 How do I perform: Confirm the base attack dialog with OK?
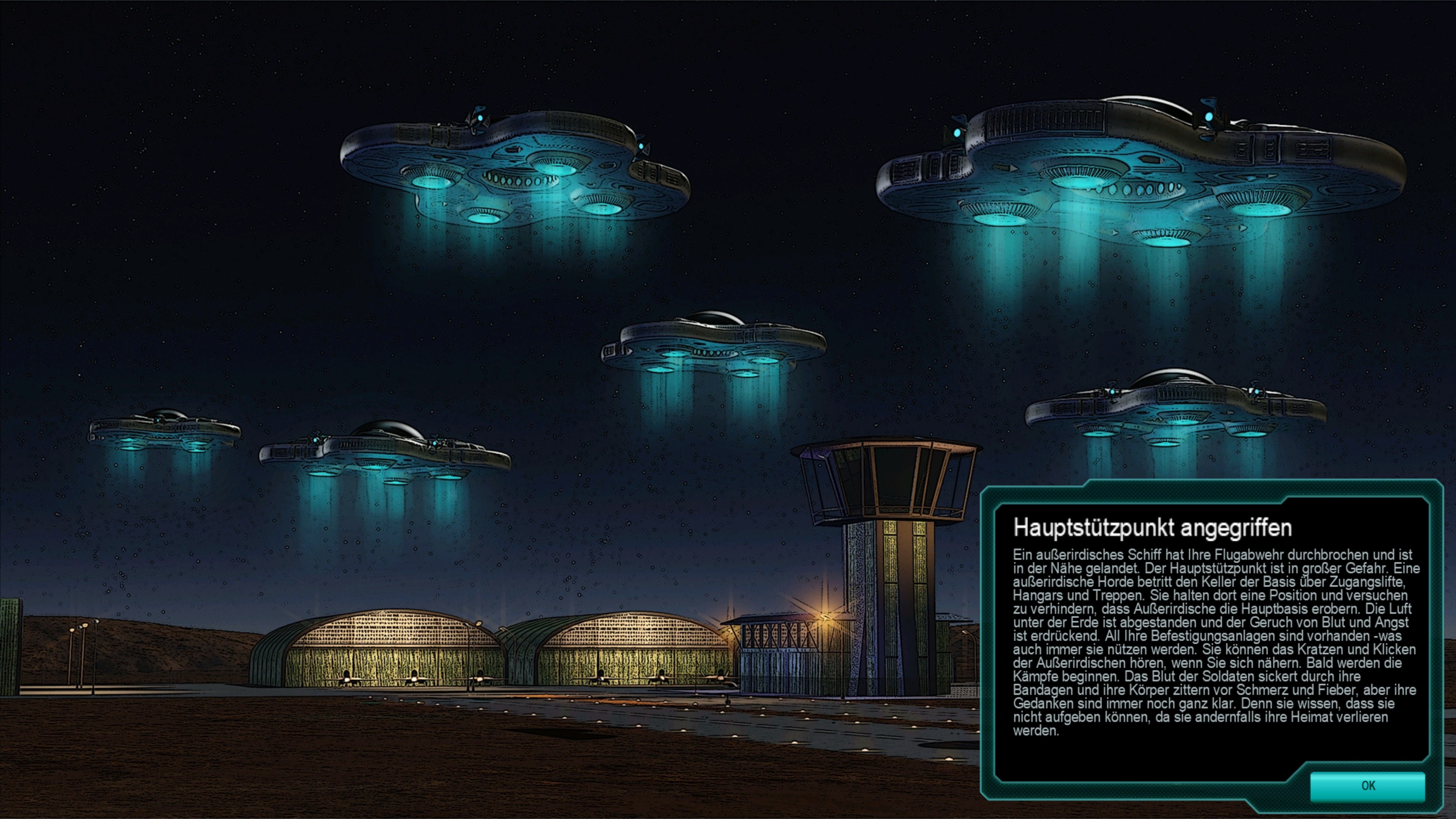[1367, 786]
